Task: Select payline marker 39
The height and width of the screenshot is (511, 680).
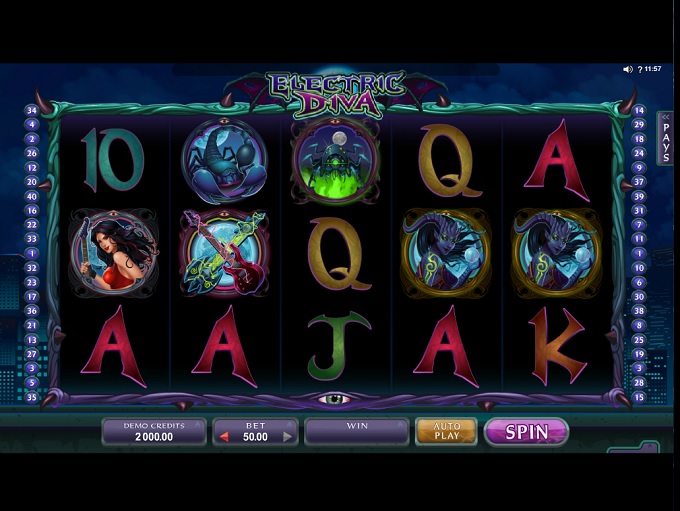Action: [x=640, y=196]
